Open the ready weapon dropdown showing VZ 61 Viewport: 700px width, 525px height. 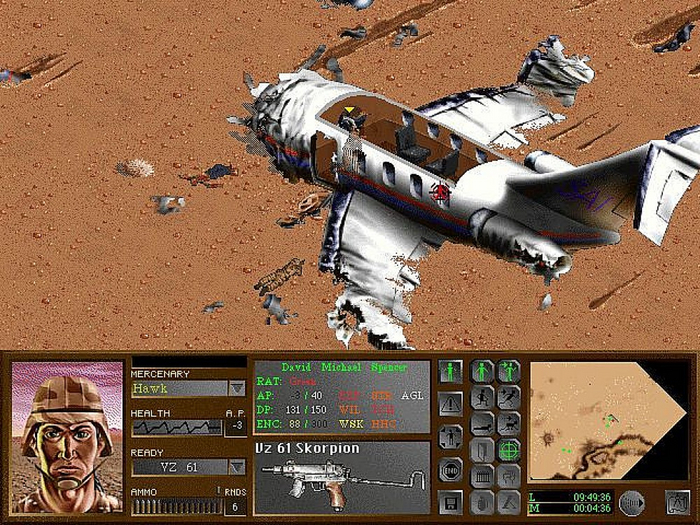click(x=237, y=467)
